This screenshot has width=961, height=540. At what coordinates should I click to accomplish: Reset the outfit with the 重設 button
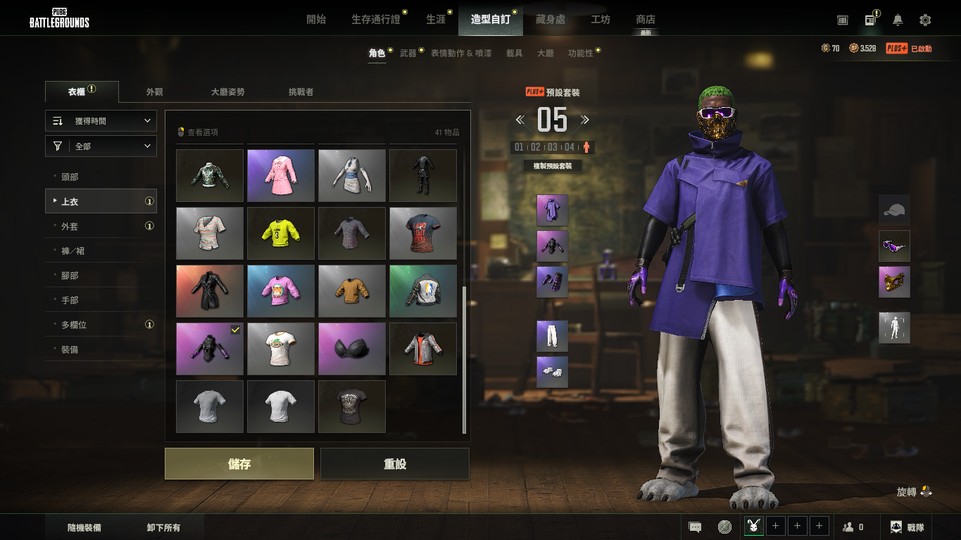point(394,464)
